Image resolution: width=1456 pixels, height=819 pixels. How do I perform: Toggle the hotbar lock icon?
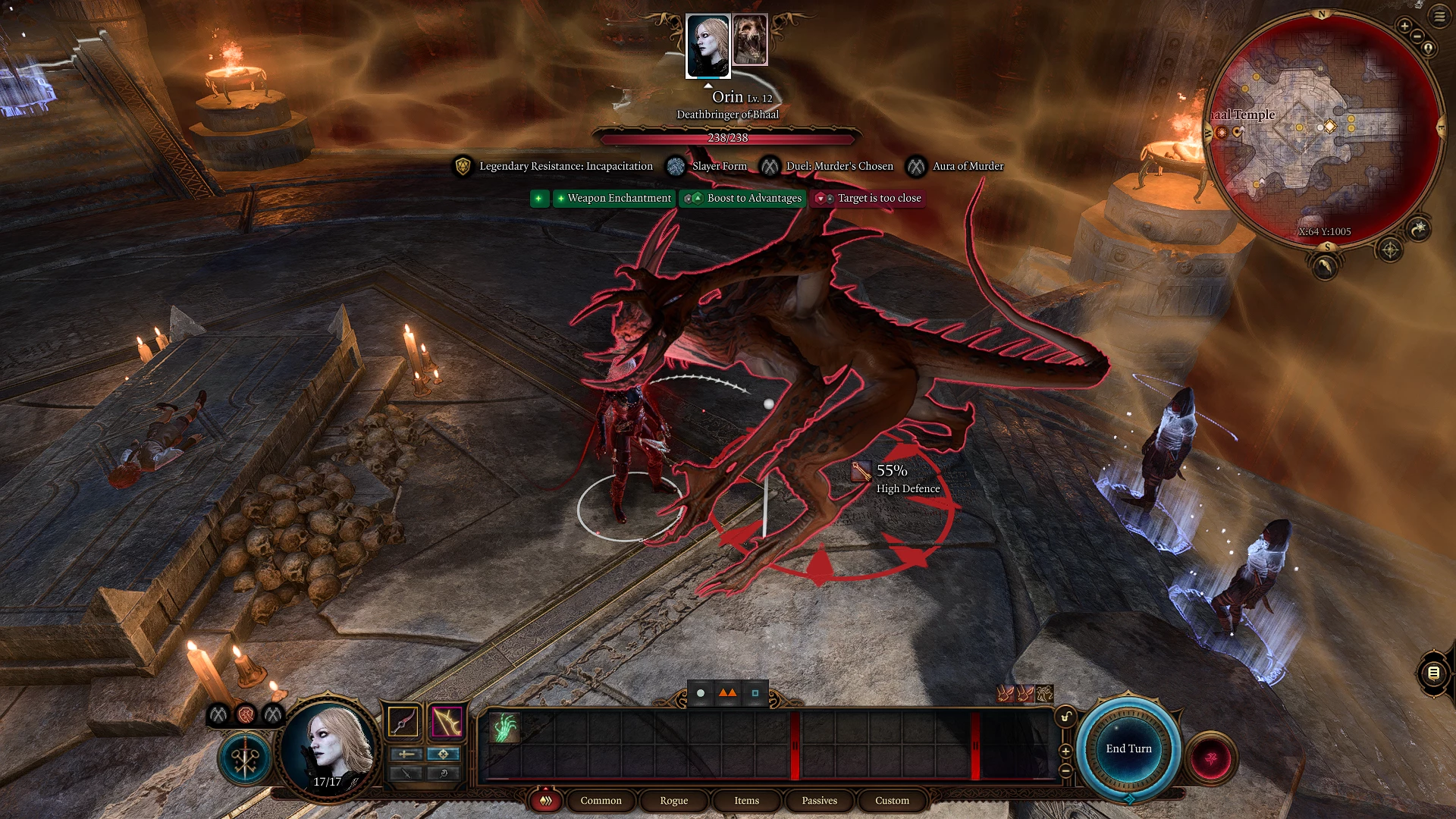point(1065,717)
